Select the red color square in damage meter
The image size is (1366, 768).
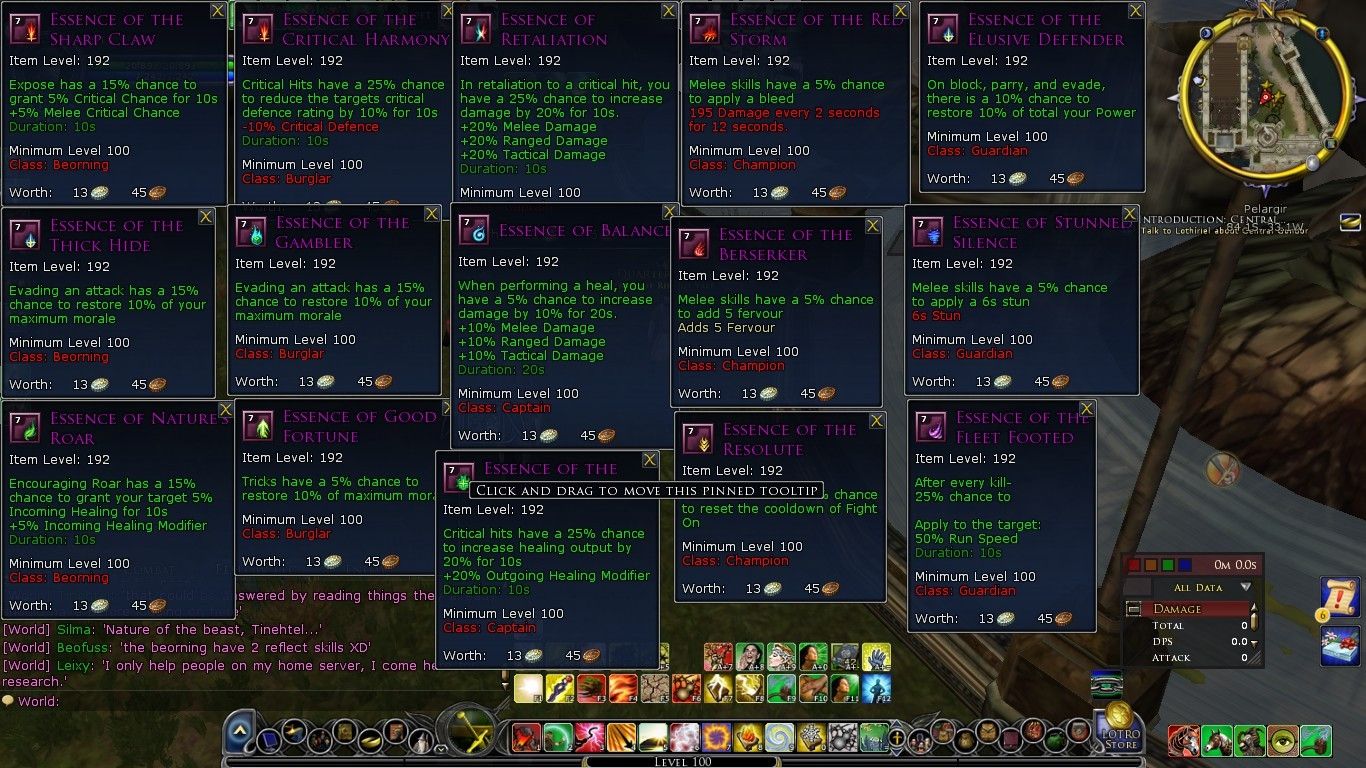pos(1133,566)
